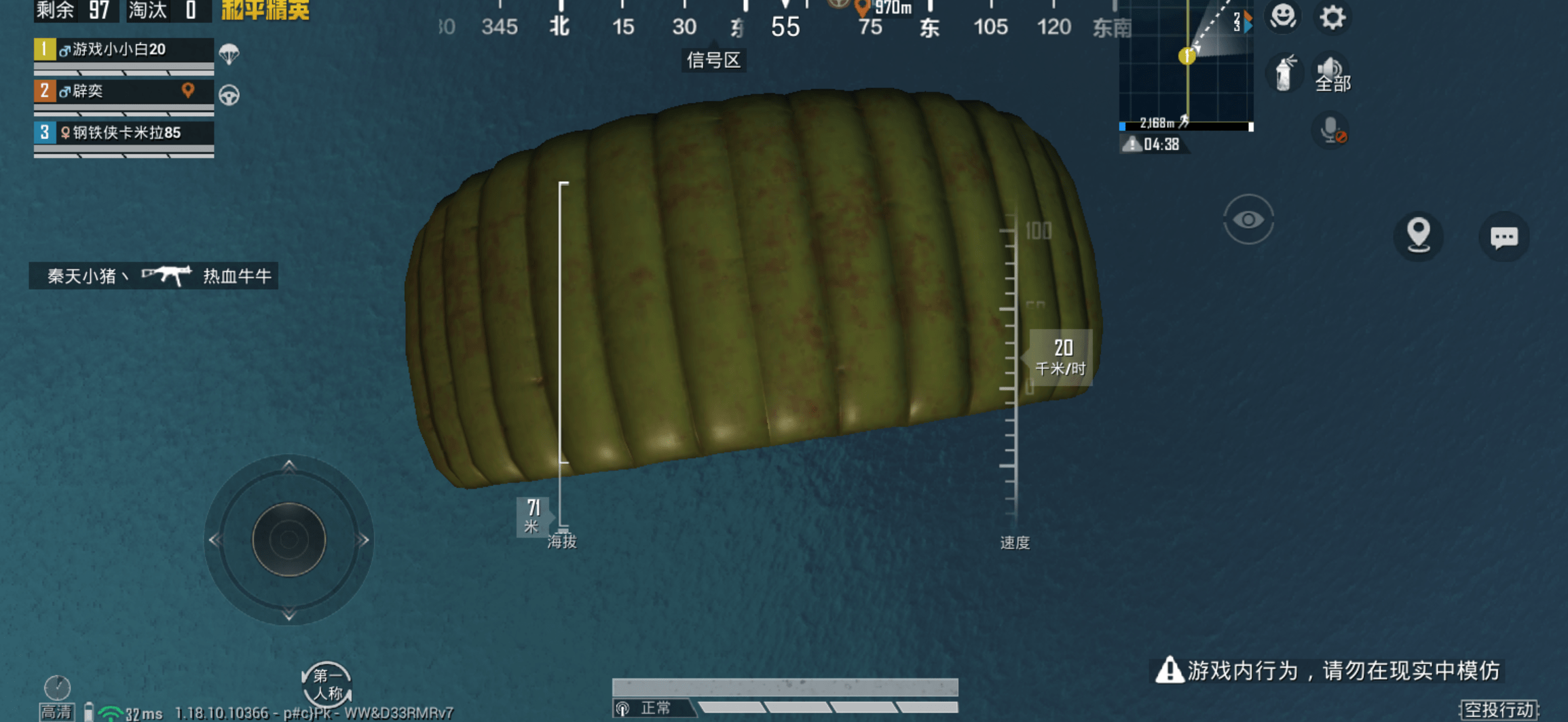Tap the spray paint can icon
This screenshot has height=722, width=1568.
click(1284, 73)
